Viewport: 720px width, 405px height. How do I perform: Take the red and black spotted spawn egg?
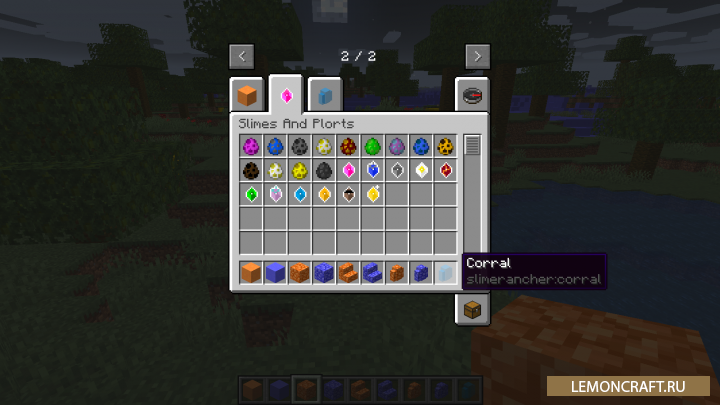(x=348, y=146)
